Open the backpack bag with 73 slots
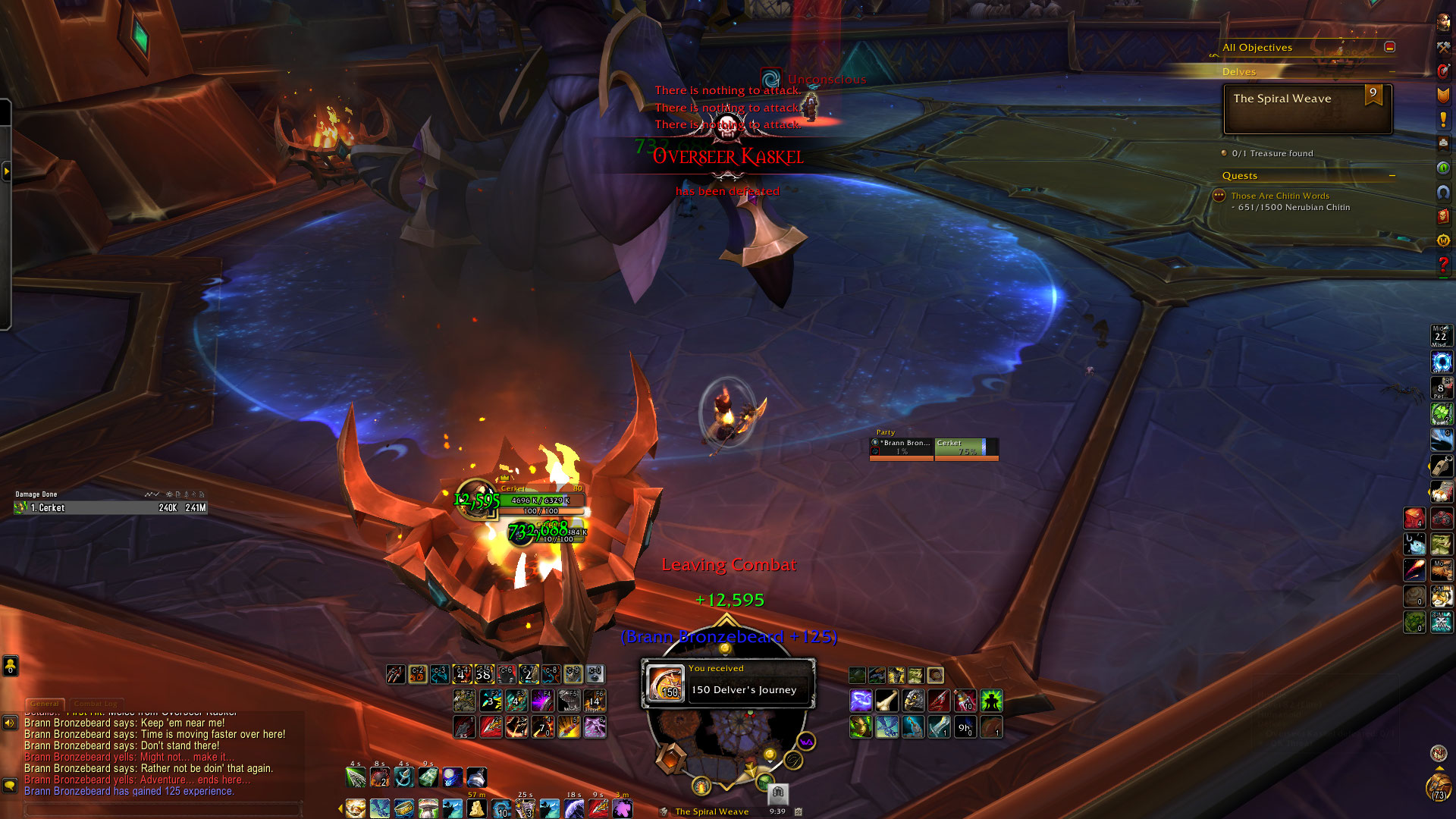 point(1438,787)
